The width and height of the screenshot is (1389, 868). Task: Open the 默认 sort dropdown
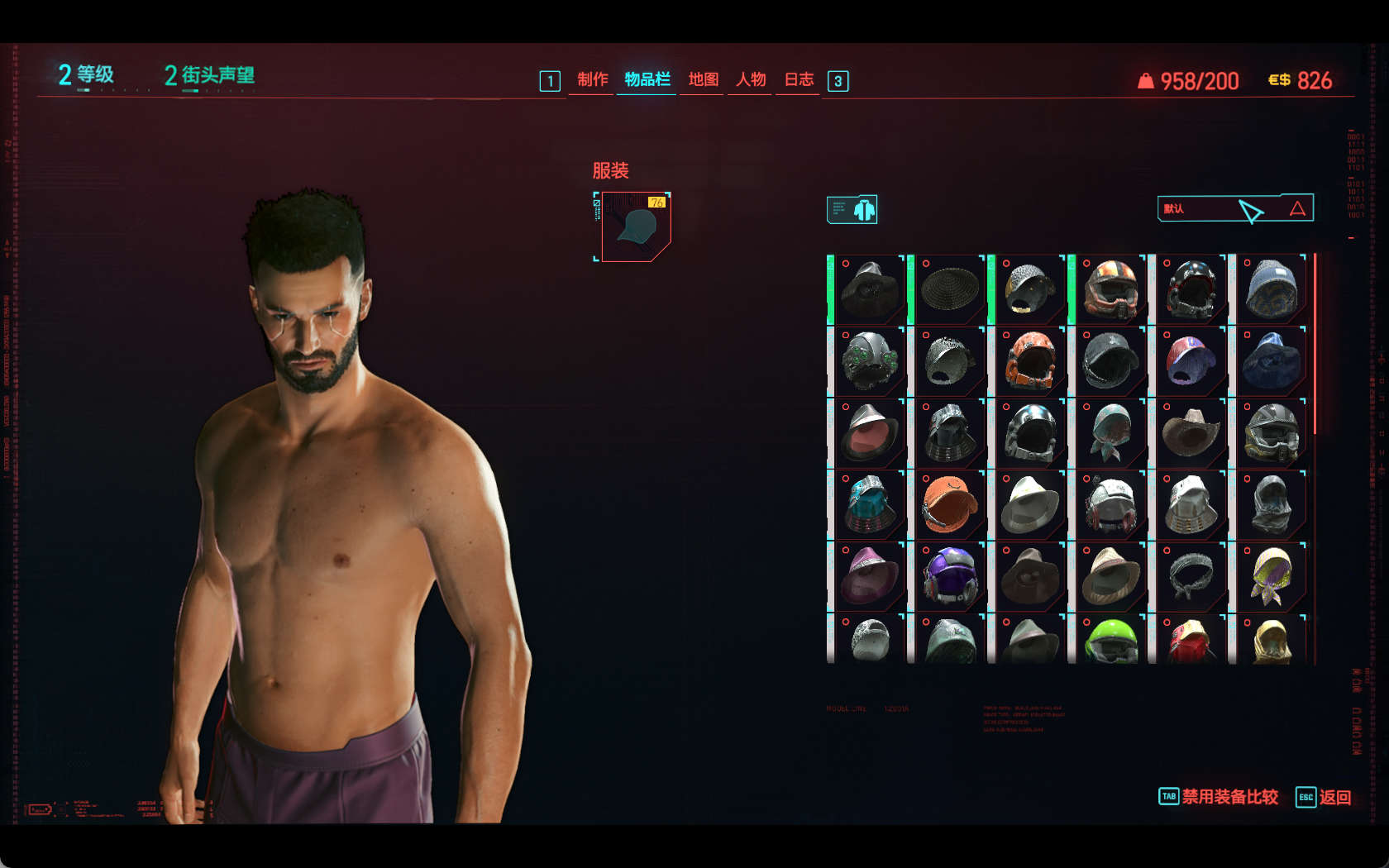pyautogui.click(x=1234, y=208)
